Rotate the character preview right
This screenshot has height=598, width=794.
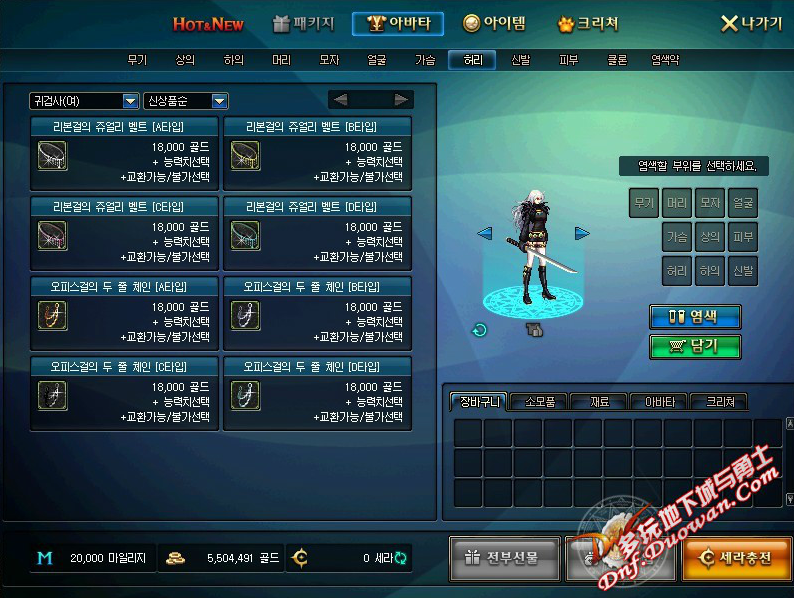(582, 233)
